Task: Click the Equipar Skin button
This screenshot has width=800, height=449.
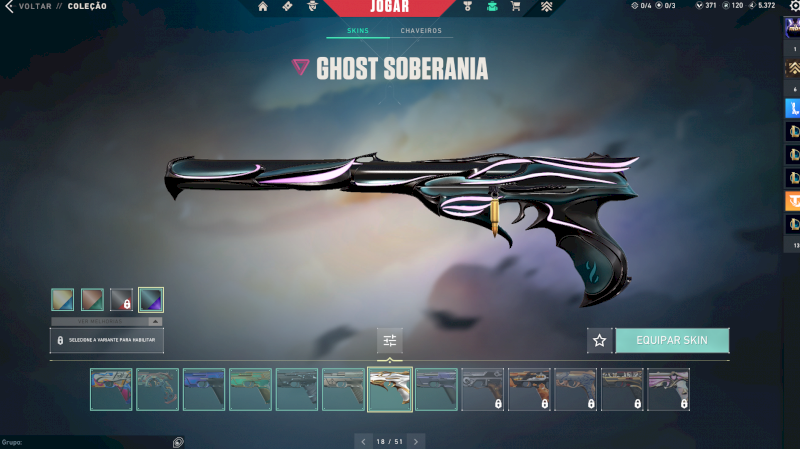Action: coord(672,340)
